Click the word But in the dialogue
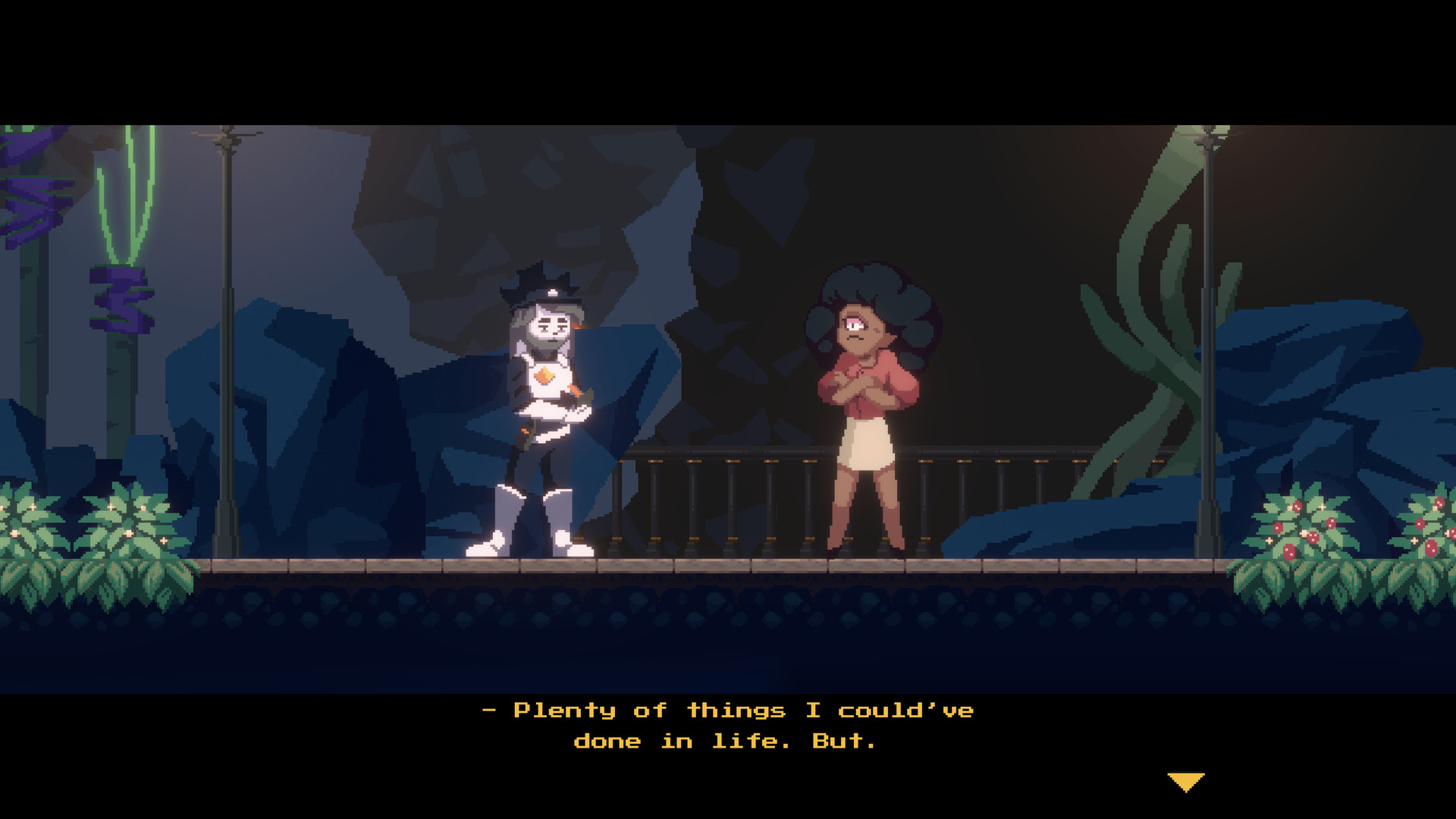The height and width of the screenshot is (819, 1456). (x=842, y=742)
